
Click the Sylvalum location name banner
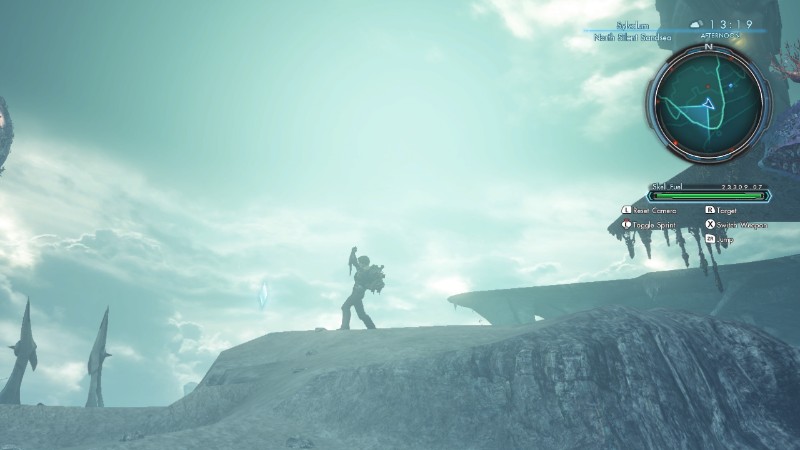coord(617,24)
